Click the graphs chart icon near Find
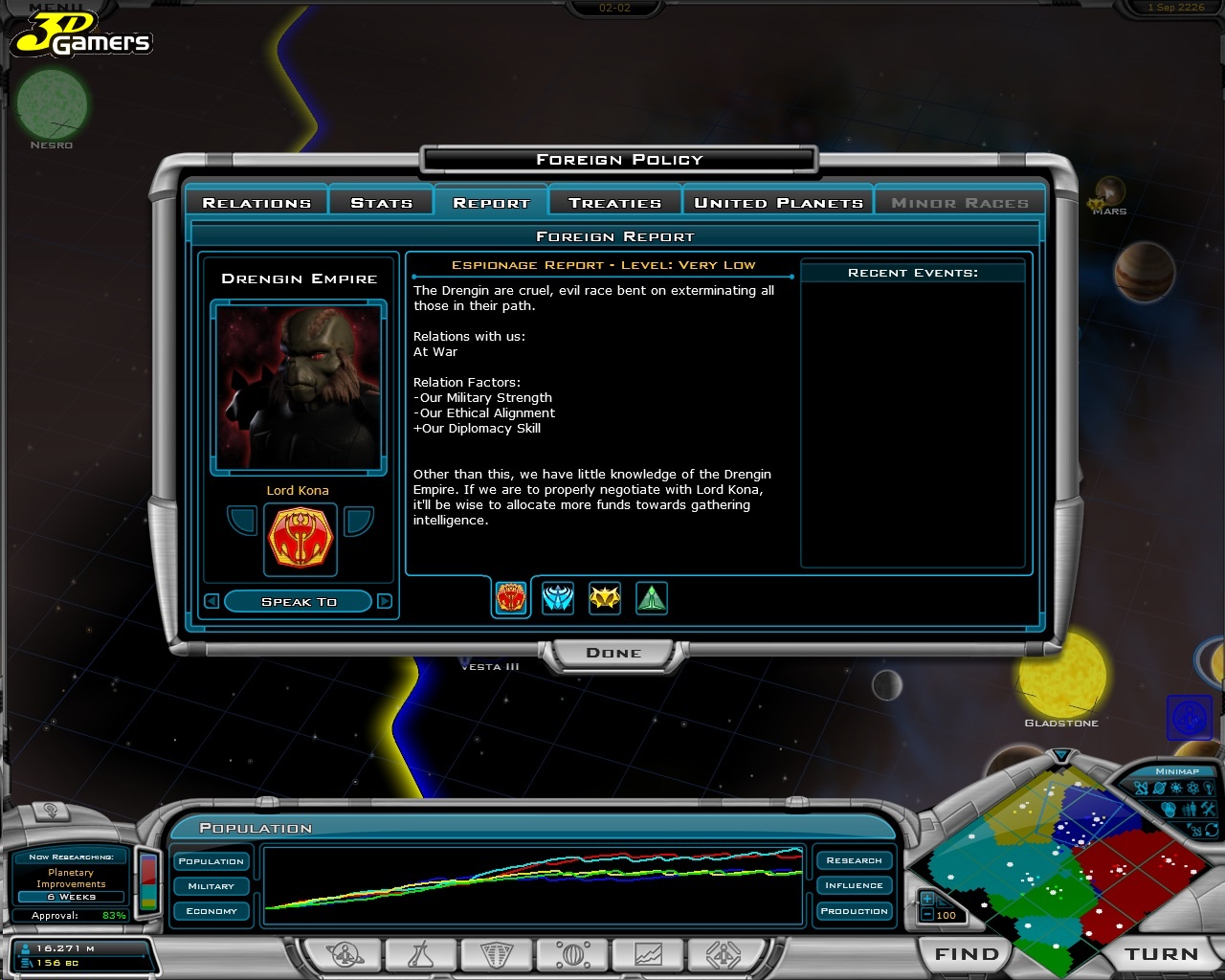 coord(648,954)
